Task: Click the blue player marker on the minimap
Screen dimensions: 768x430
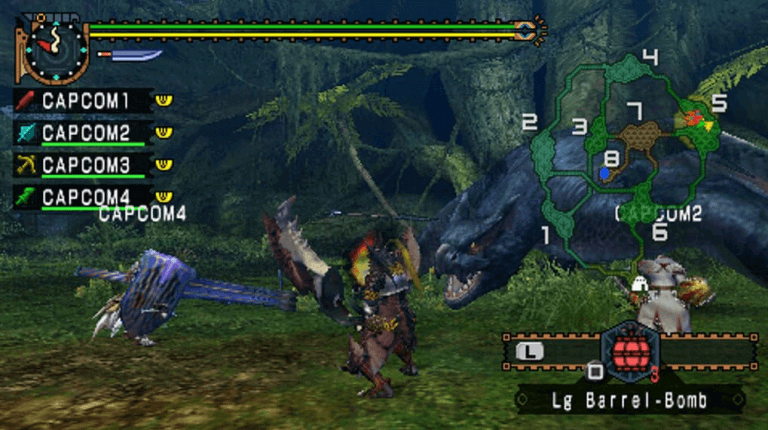Action: 604,173
